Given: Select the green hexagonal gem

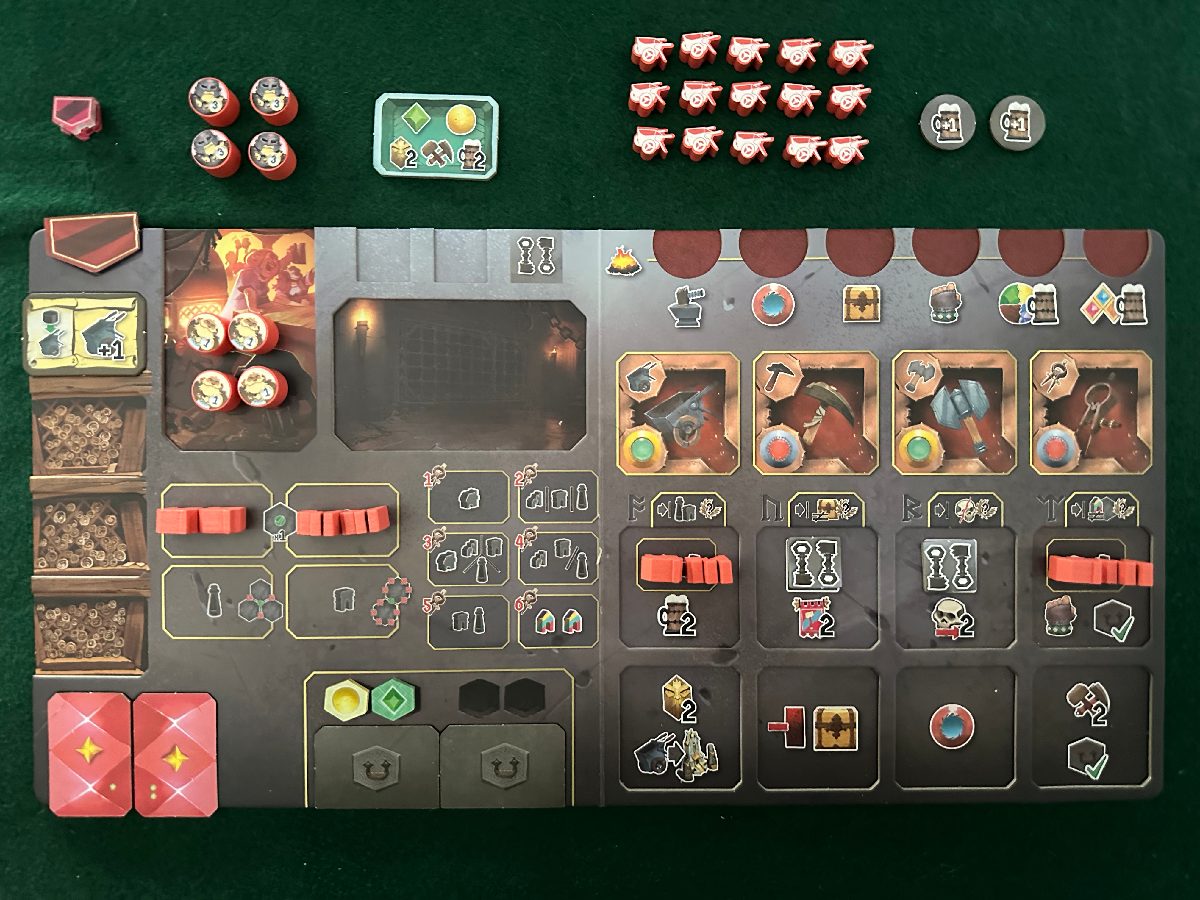Looking at the screenshot, I should point(391,699).
